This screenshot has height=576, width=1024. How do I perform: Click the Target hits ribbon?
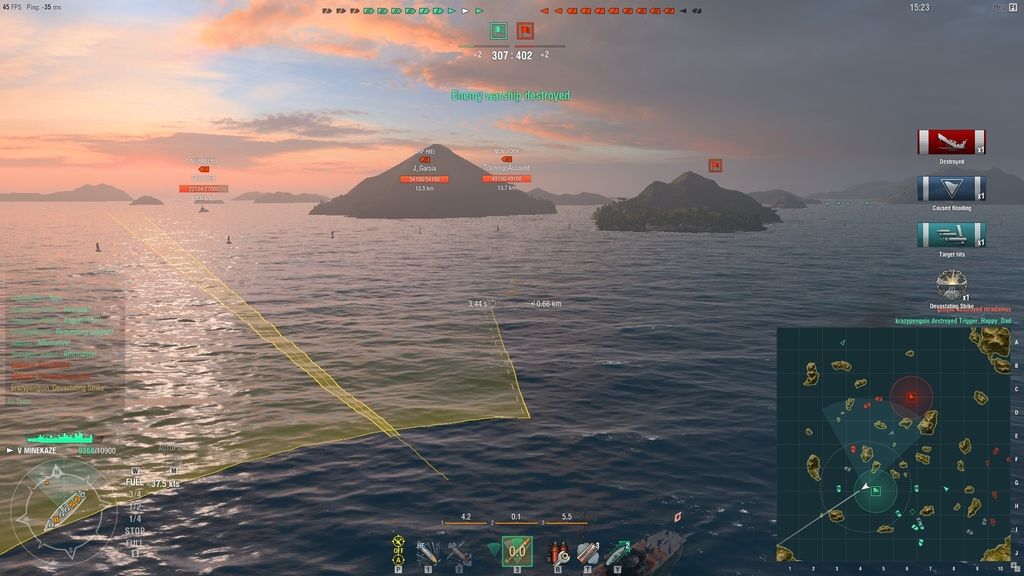coord(951,236)
